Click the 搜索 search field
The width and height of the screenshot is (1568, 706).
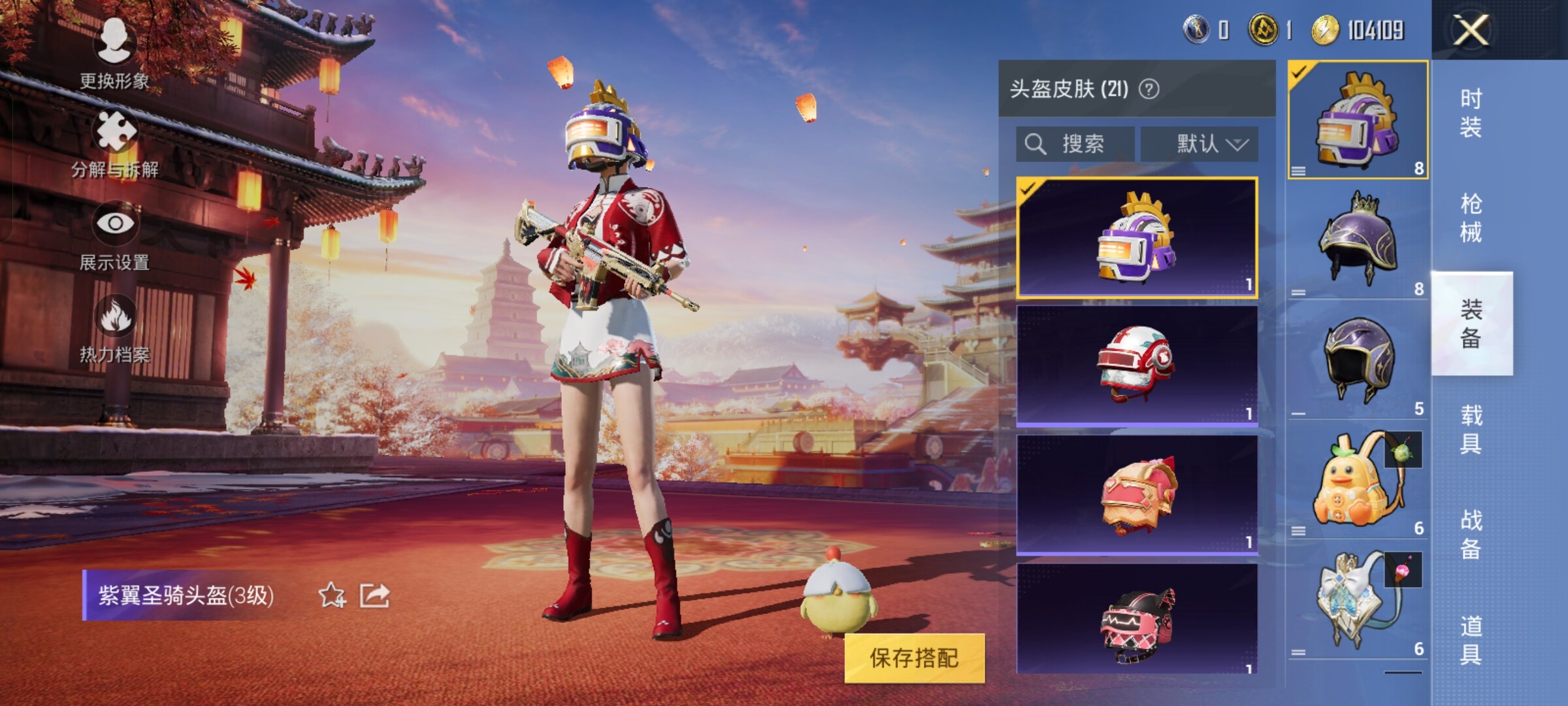click(x=1075, y=144)
